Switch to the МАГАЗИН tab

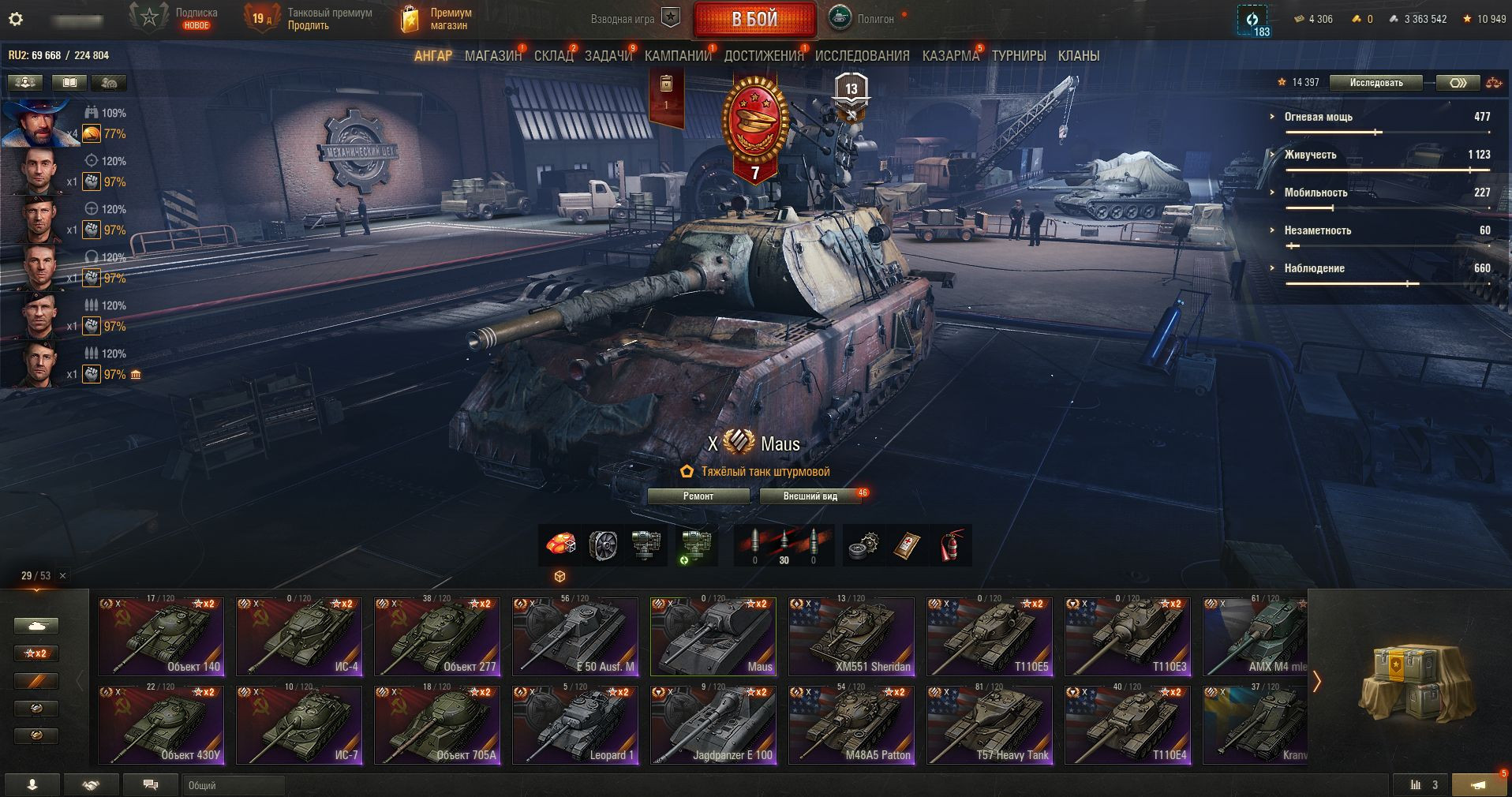[492, 56]
